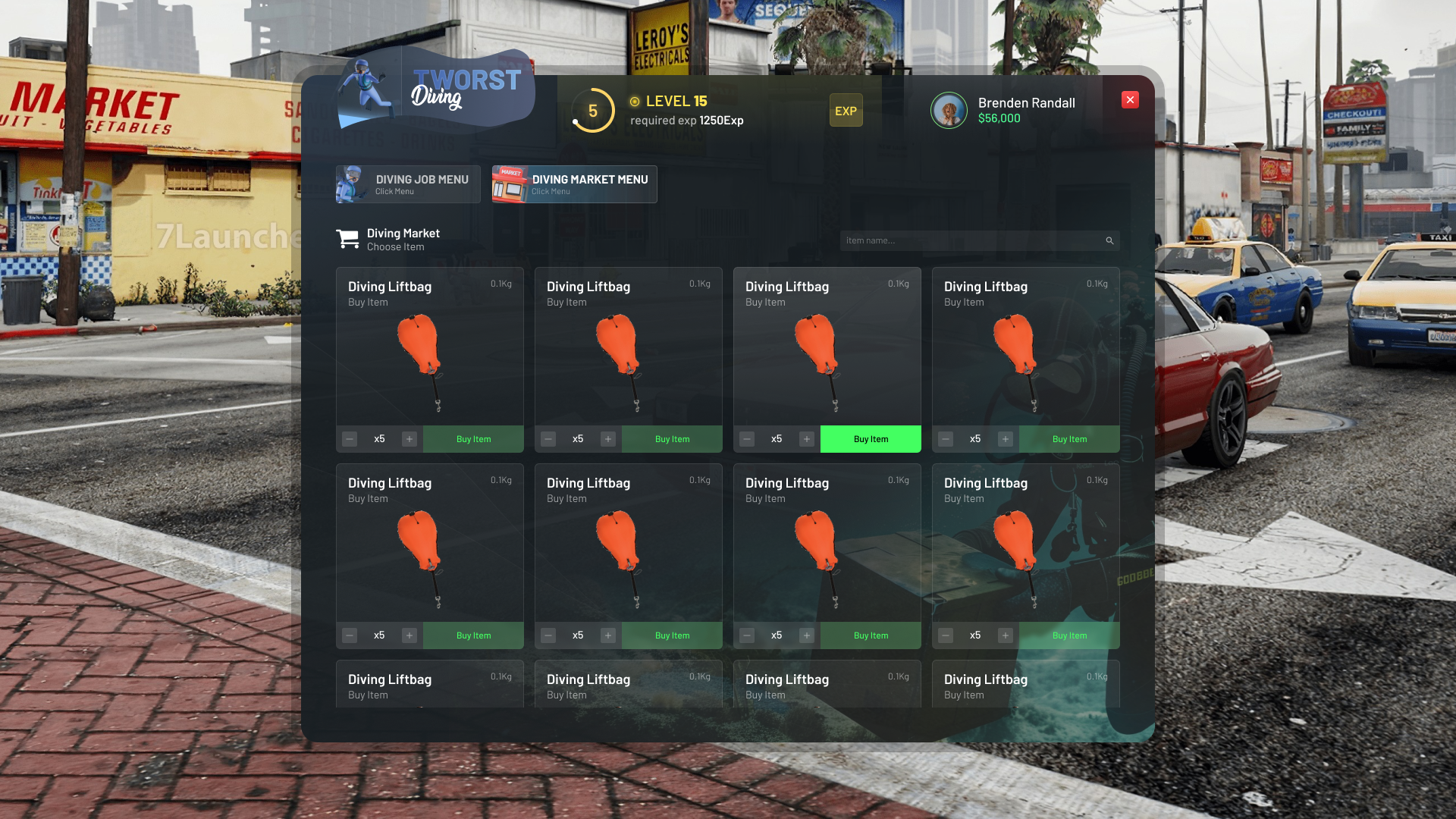Click the diver character icon on Diving Job Menu
Image resolution: width=1456 pixels, height=819 pixels.
[353, 184]
